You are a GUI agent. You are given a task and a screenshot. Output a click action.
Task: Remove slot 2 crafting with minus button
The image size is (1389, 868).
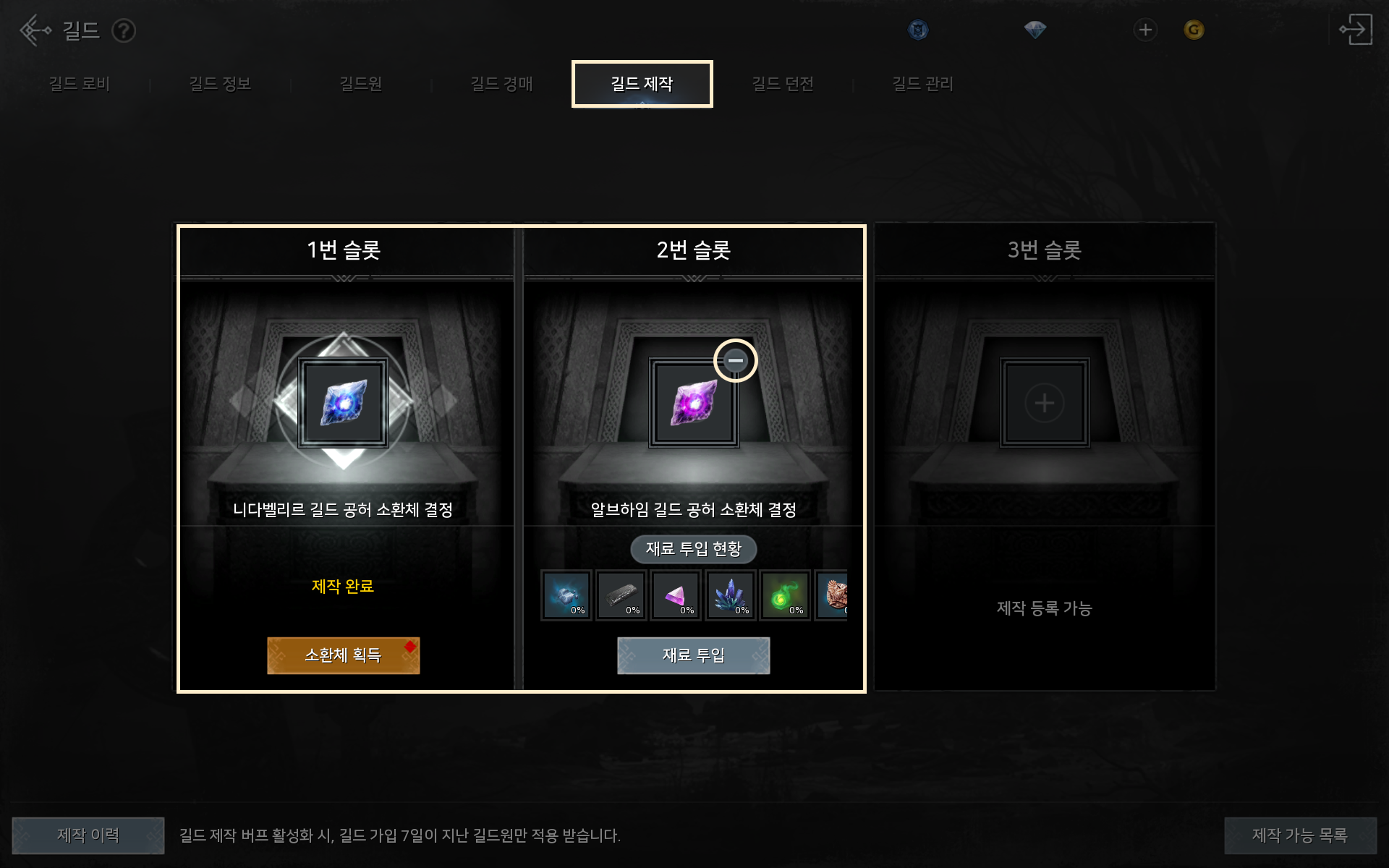(x=735, y=360)
